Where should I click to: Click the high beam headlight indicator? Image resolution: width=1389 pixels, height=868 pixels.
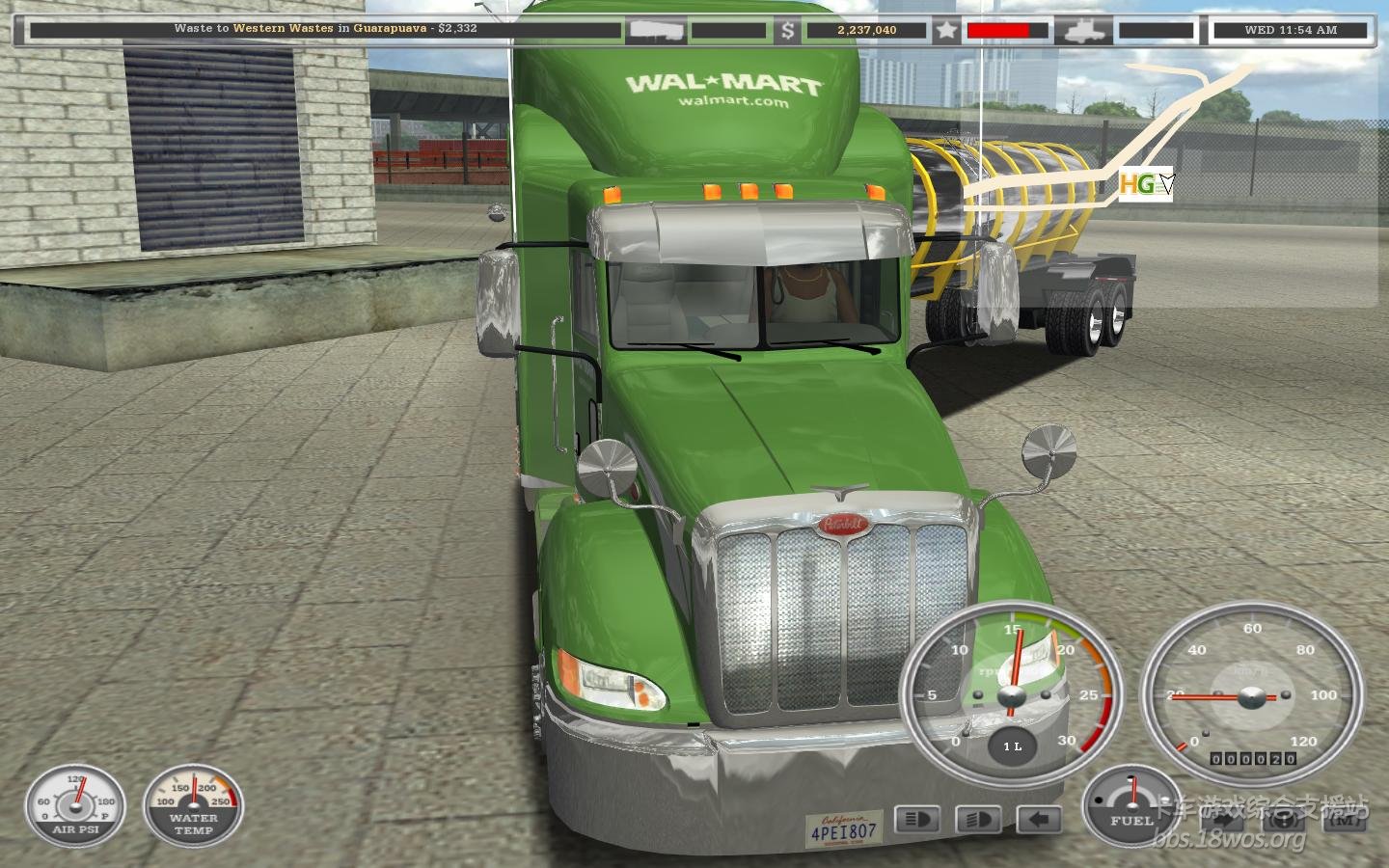[x=917, y=820]
